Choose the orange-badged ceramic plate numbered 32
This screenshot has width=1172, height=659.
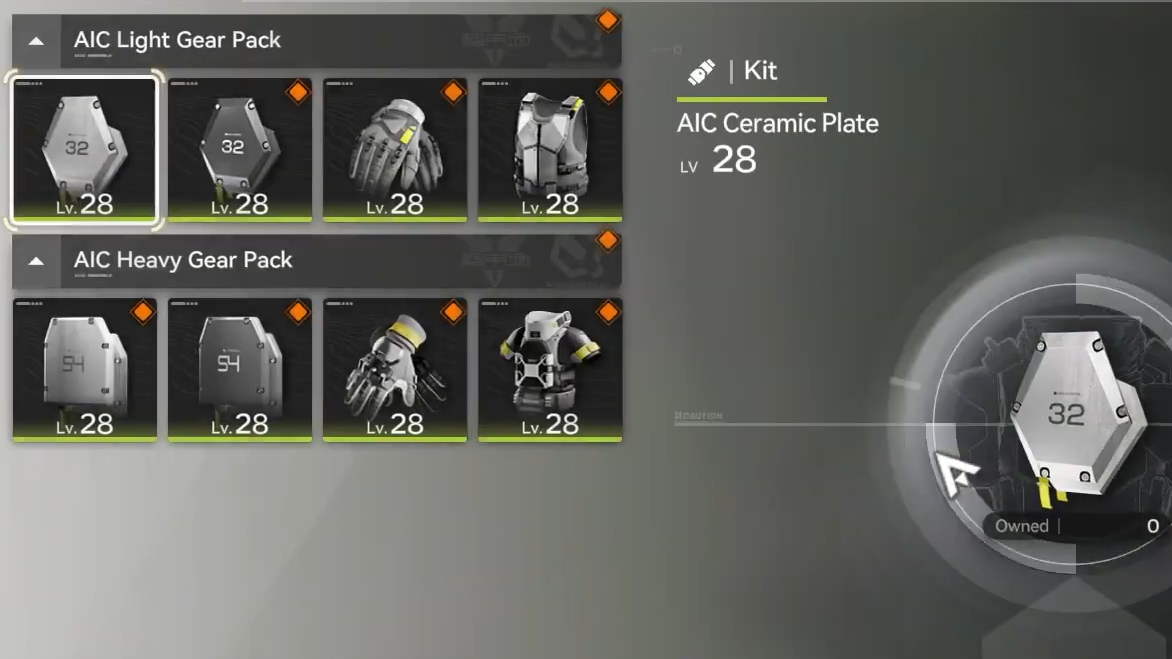(x=240, y=149)
